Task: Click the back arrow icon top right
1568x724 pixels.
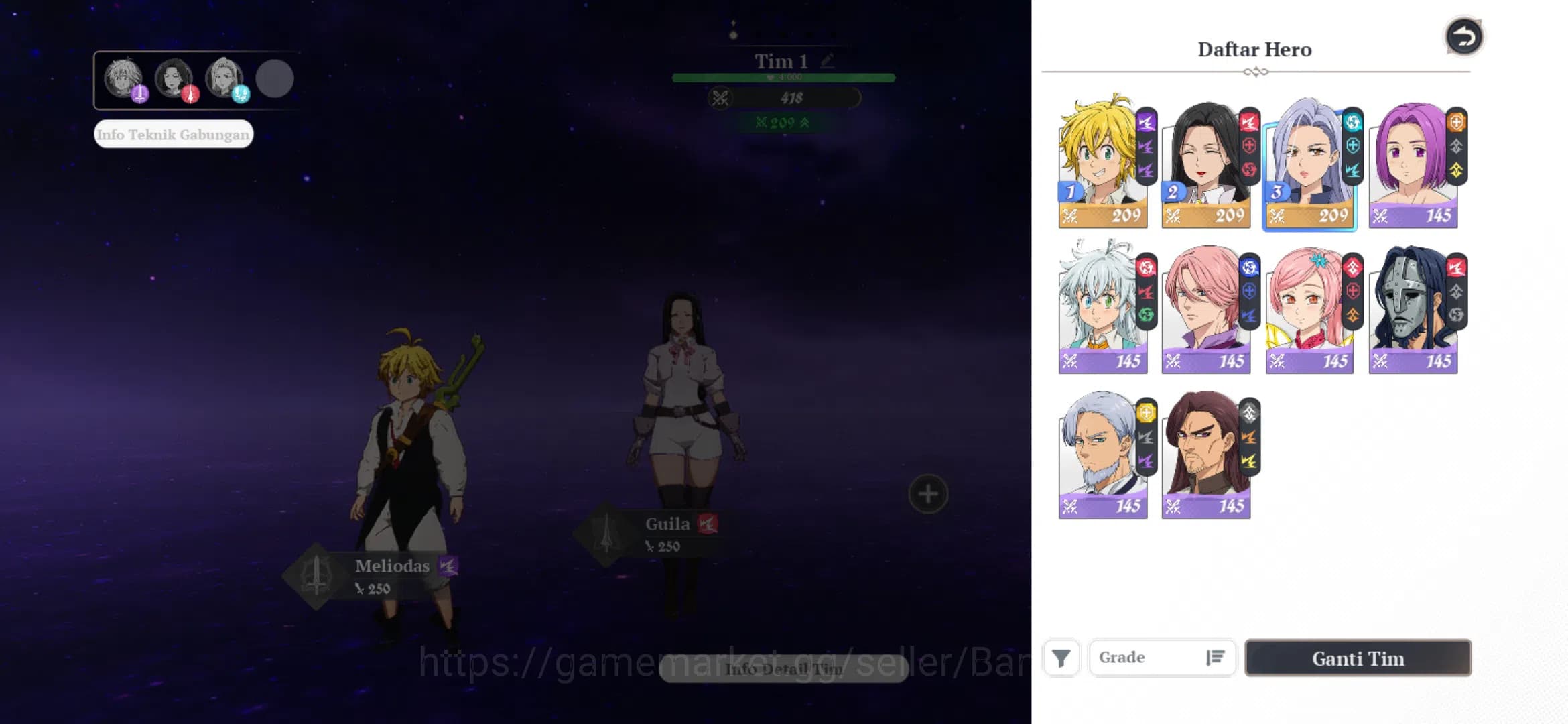Action: 1465,37
